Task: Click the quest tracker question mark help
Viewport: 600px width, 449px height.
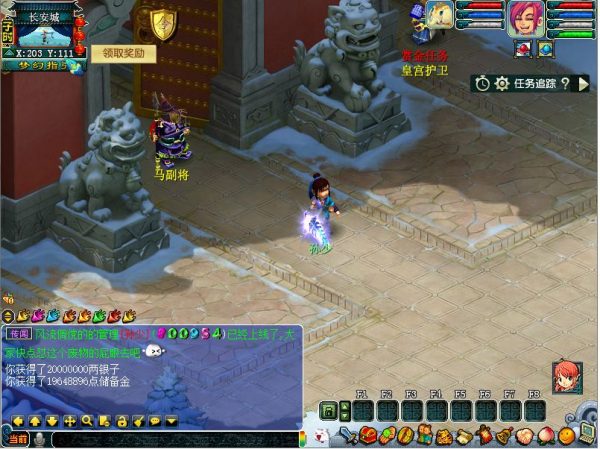Action: point(565,84)
